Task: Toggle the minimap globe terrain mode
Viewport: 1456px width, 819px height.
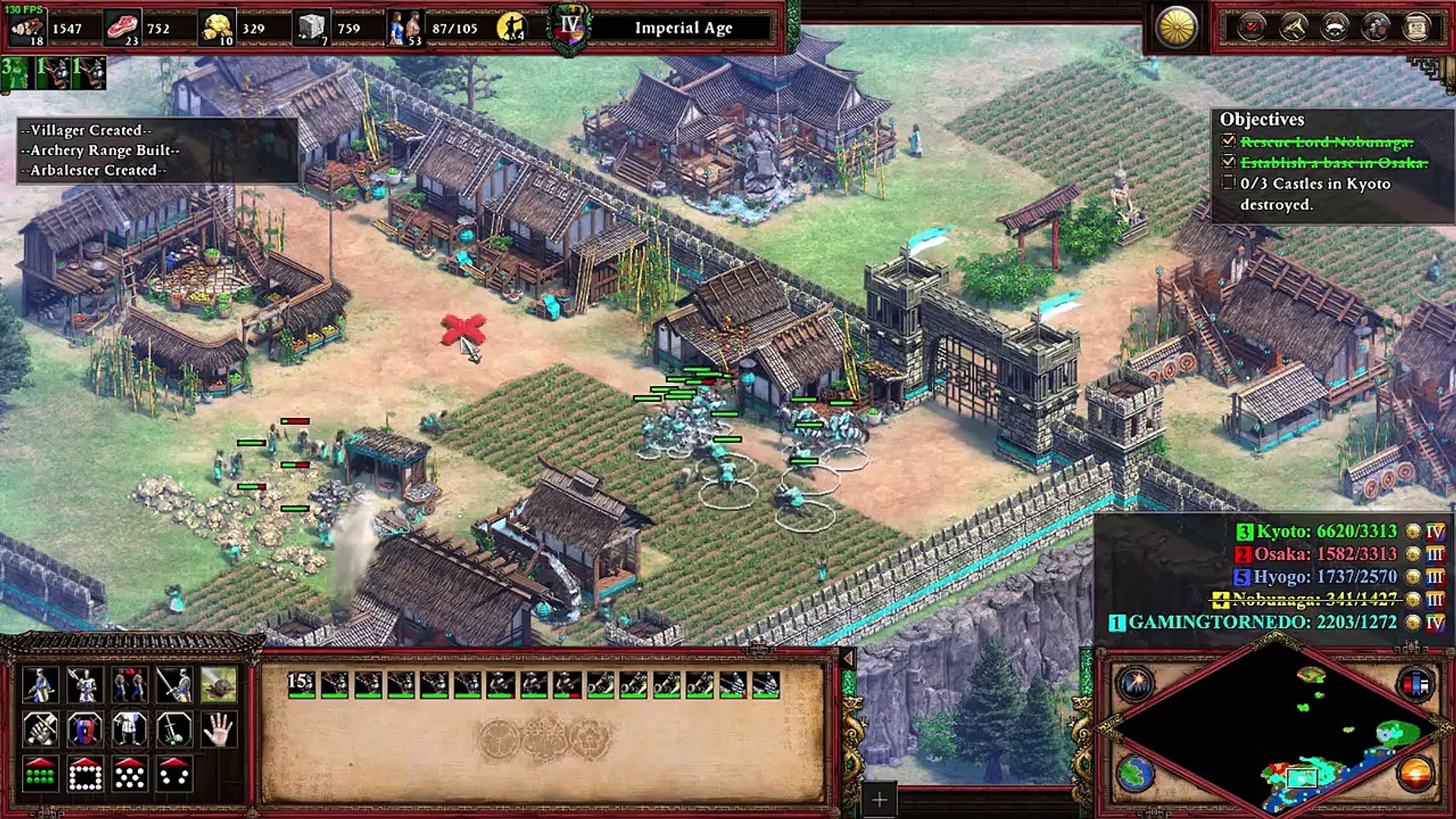Action: [1135, 774]
